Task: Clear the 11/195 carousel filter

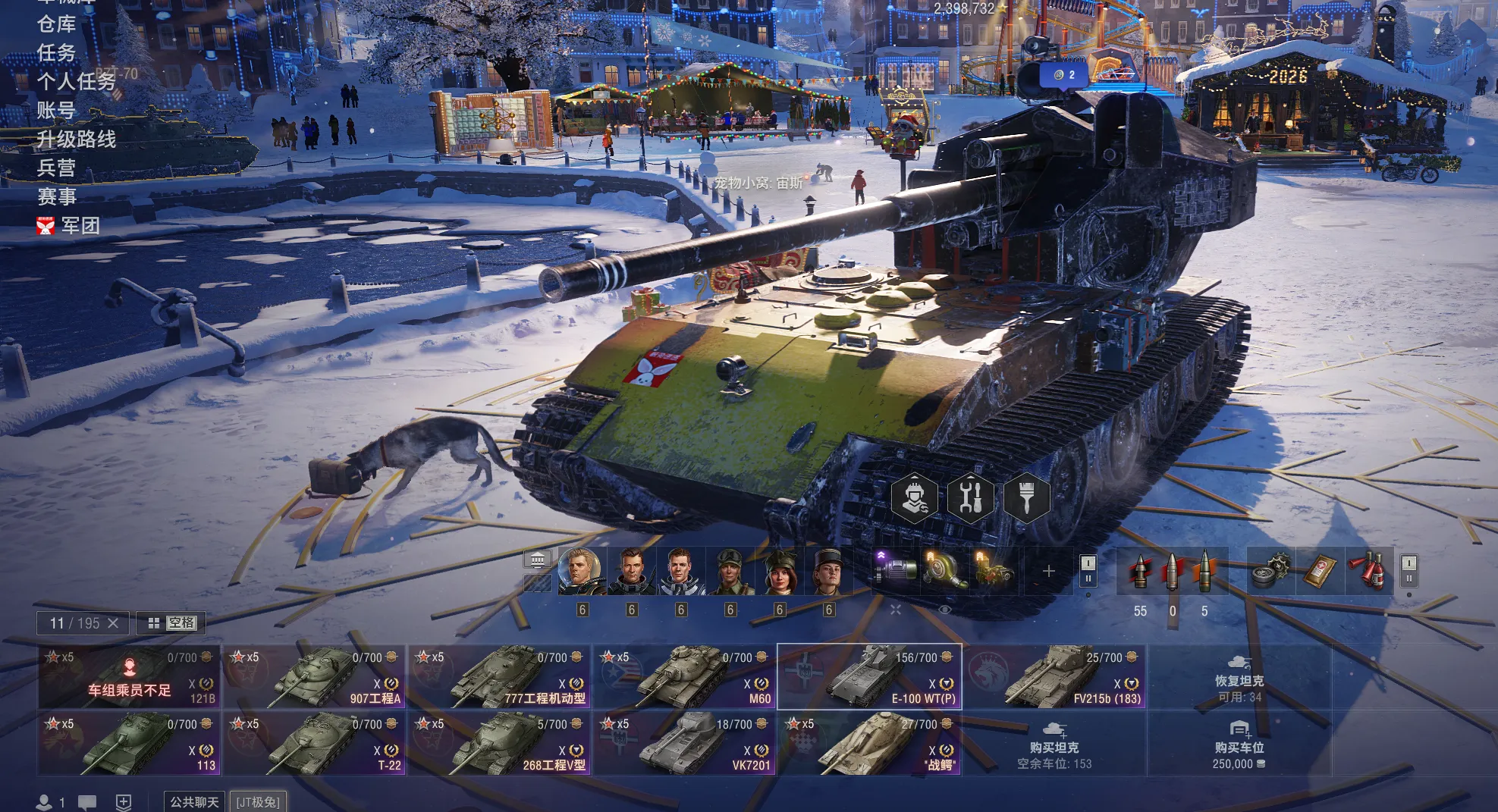Action: pyautogui.click(x=113, y=623)
